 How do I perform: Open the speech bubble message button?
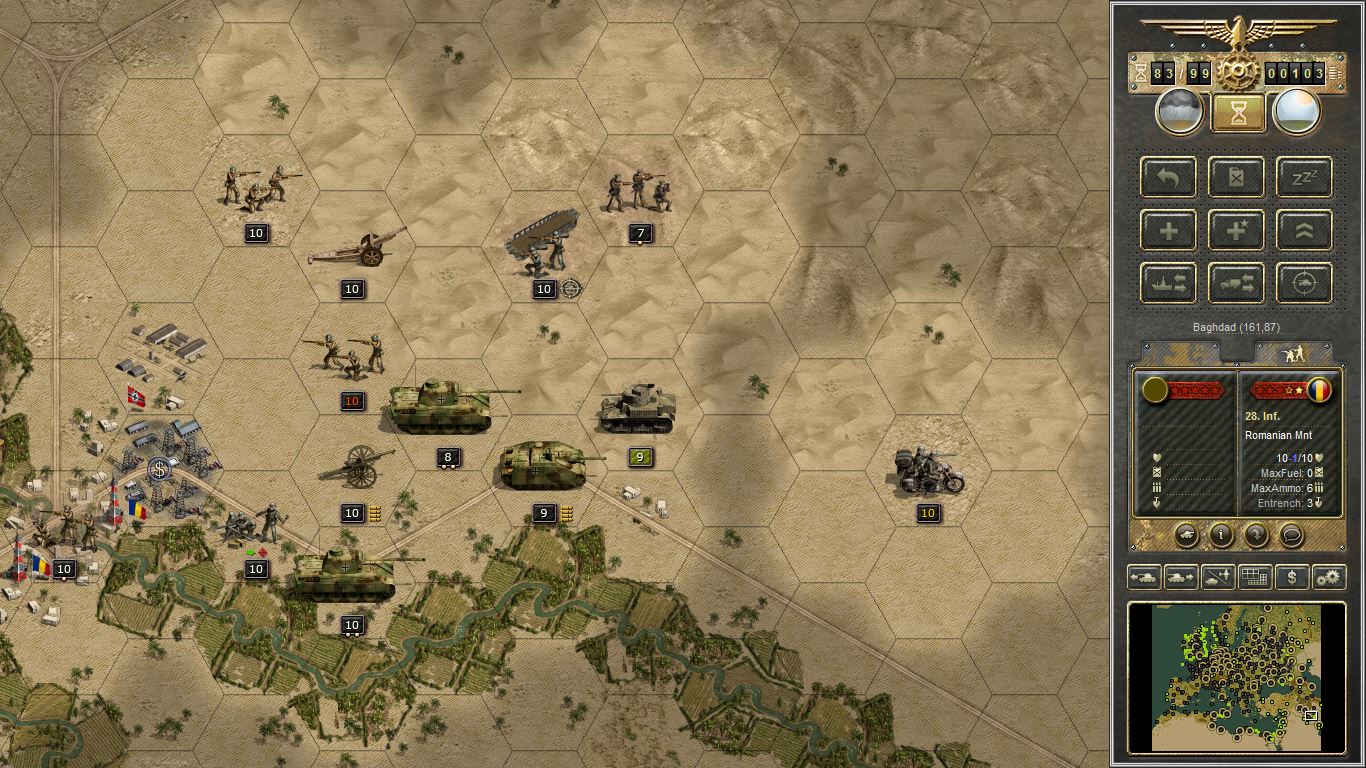coord(1291,535)
